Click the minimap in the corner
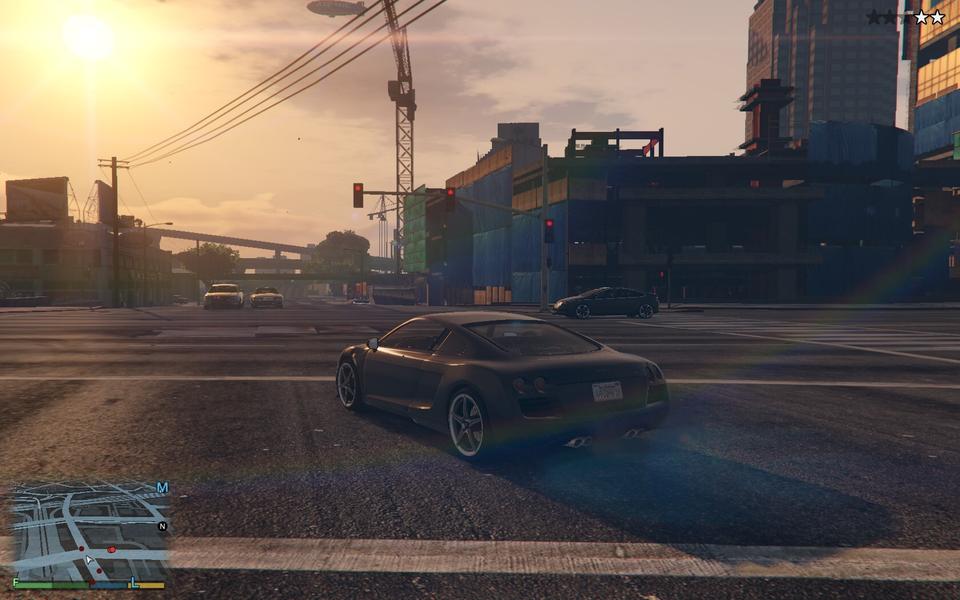960x600 pixels. (x=88, y=530)
